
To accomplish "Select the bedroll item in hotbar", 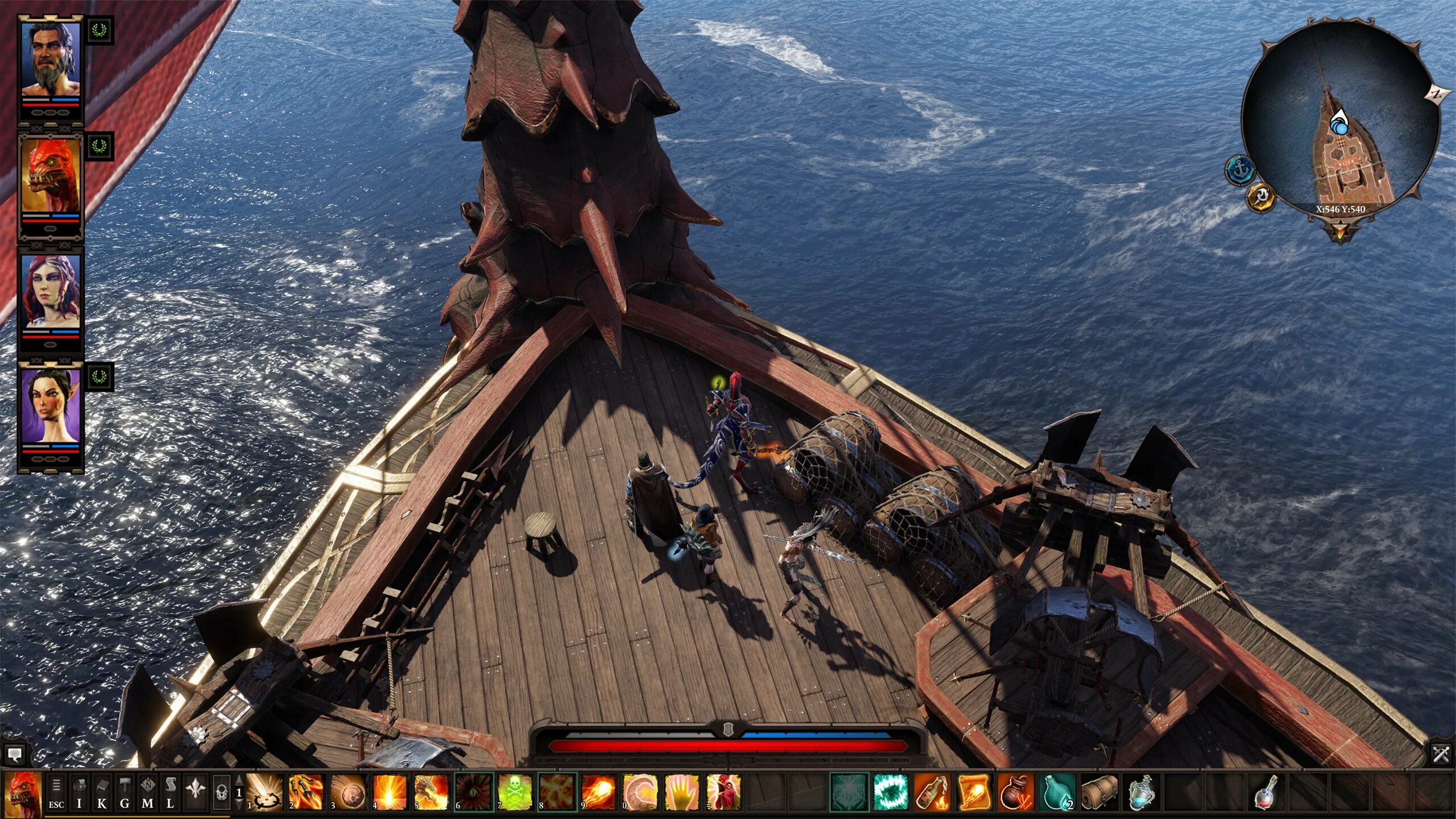I will pos(1099,792).
